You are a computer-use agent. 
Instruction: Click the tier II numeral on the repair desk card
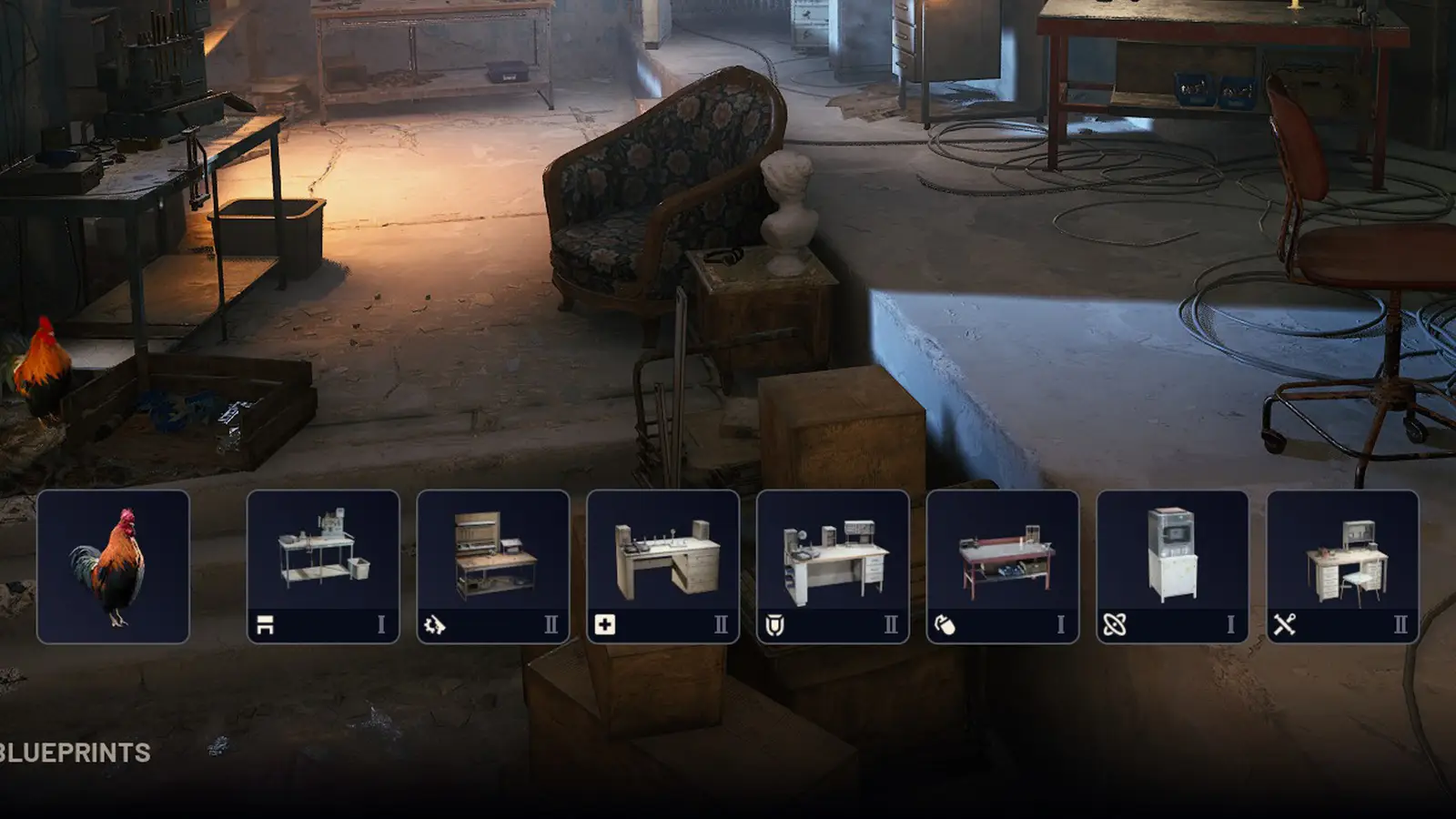pos(1401,623)
